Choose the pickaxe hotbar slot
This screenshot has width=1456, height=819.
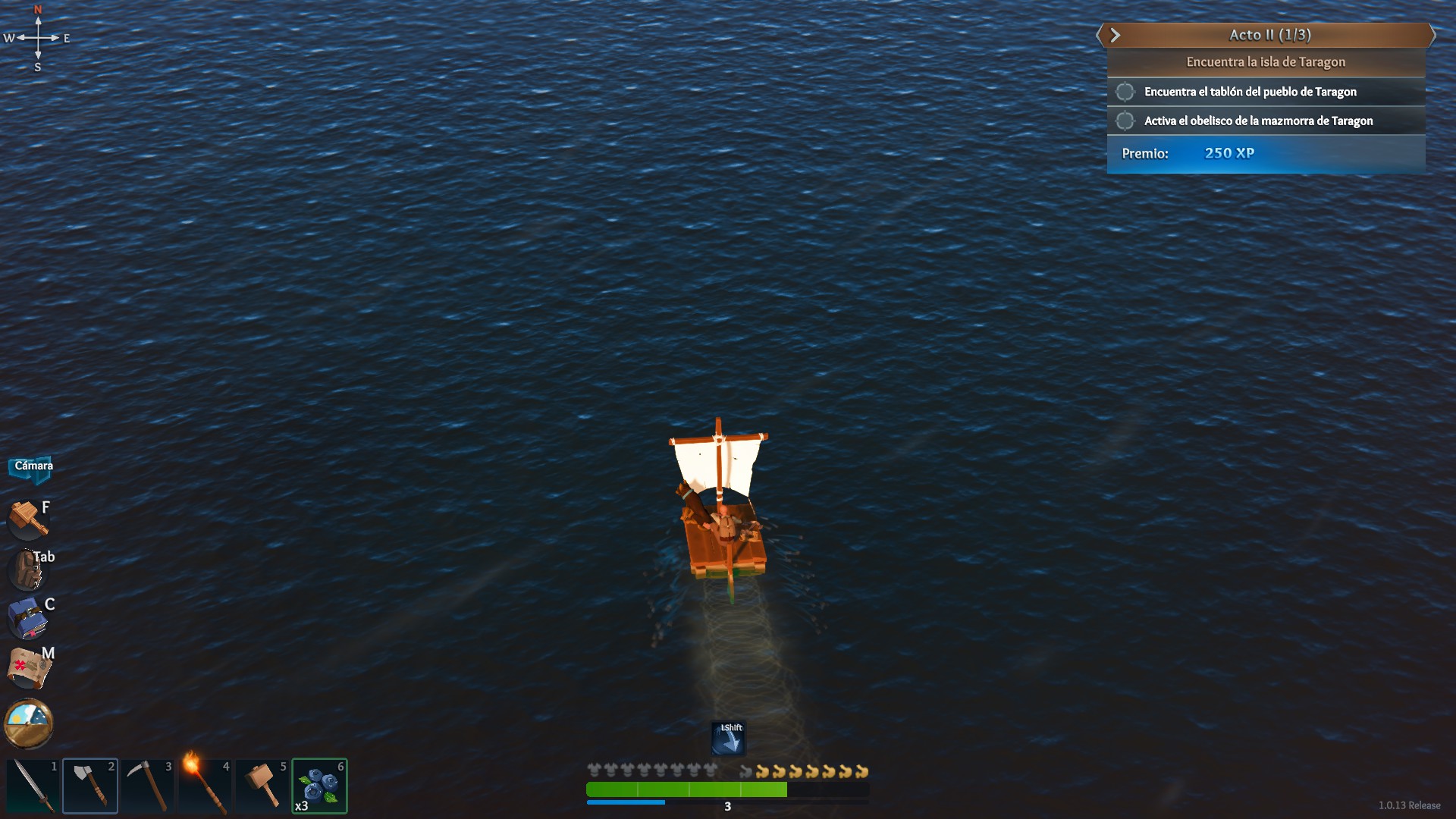(148, 786)
